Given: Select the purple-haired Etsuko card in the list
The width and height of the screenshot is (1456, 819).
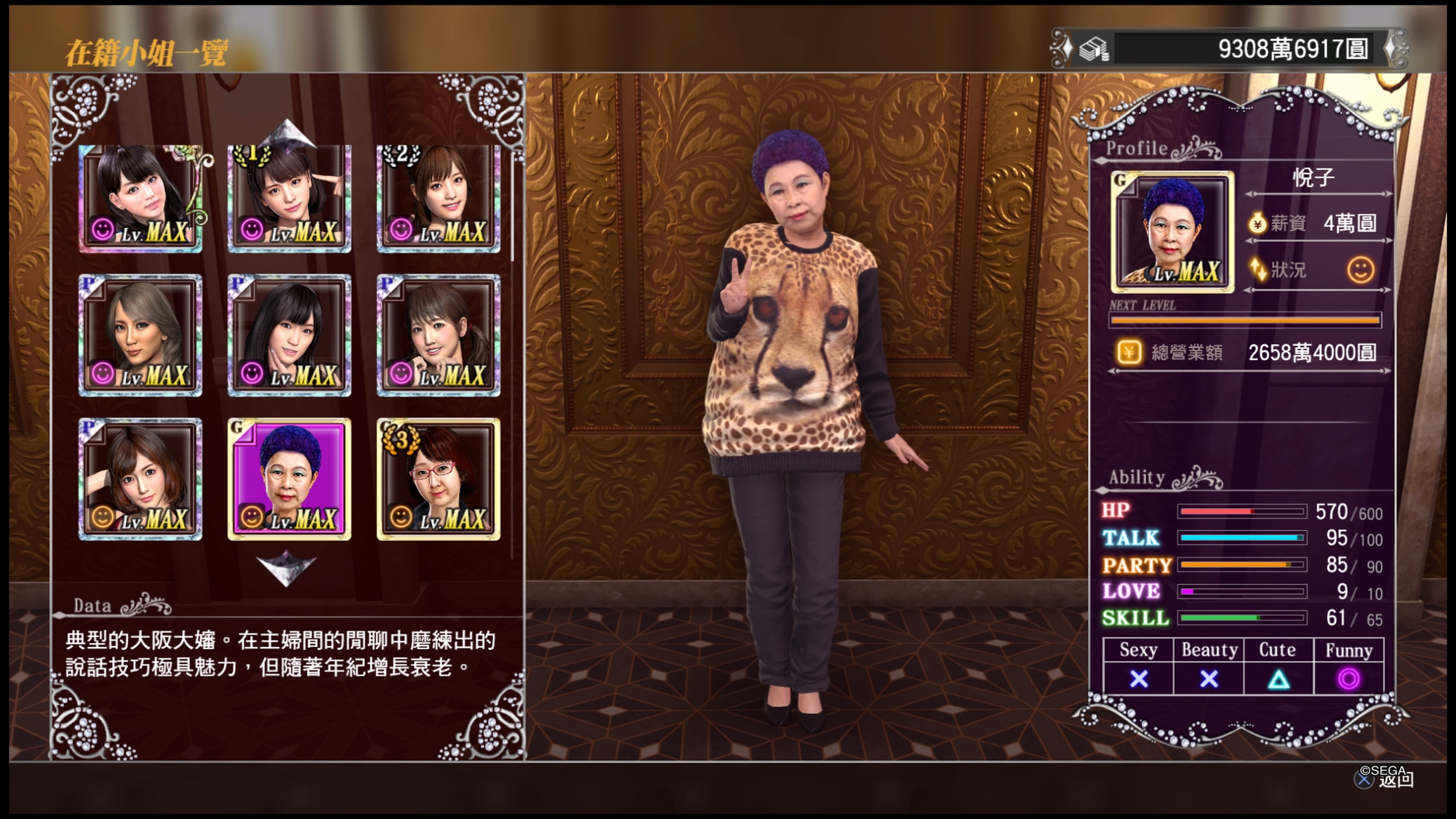Looking at the screenshot, I should coord(289,479).
